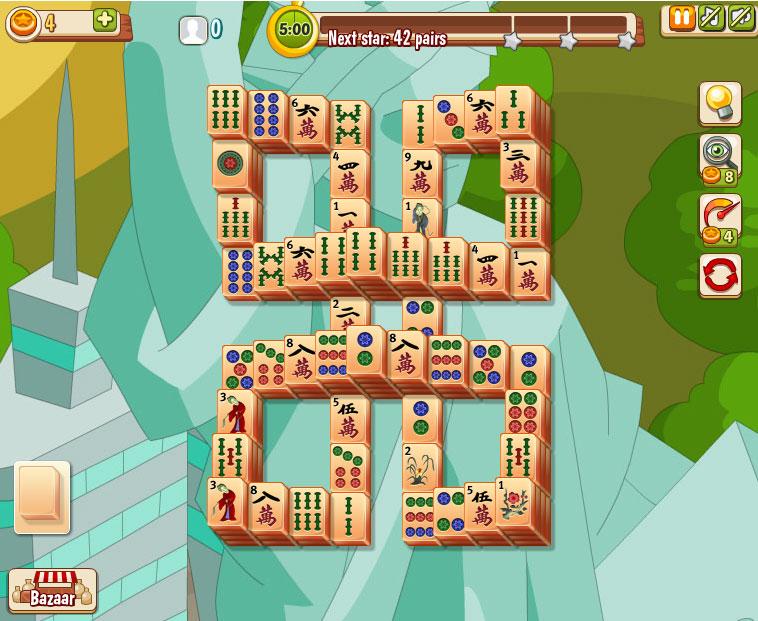Select the single-circle tile
The image size is (758, 621).
pyautogui.click(x=232, y=164)
